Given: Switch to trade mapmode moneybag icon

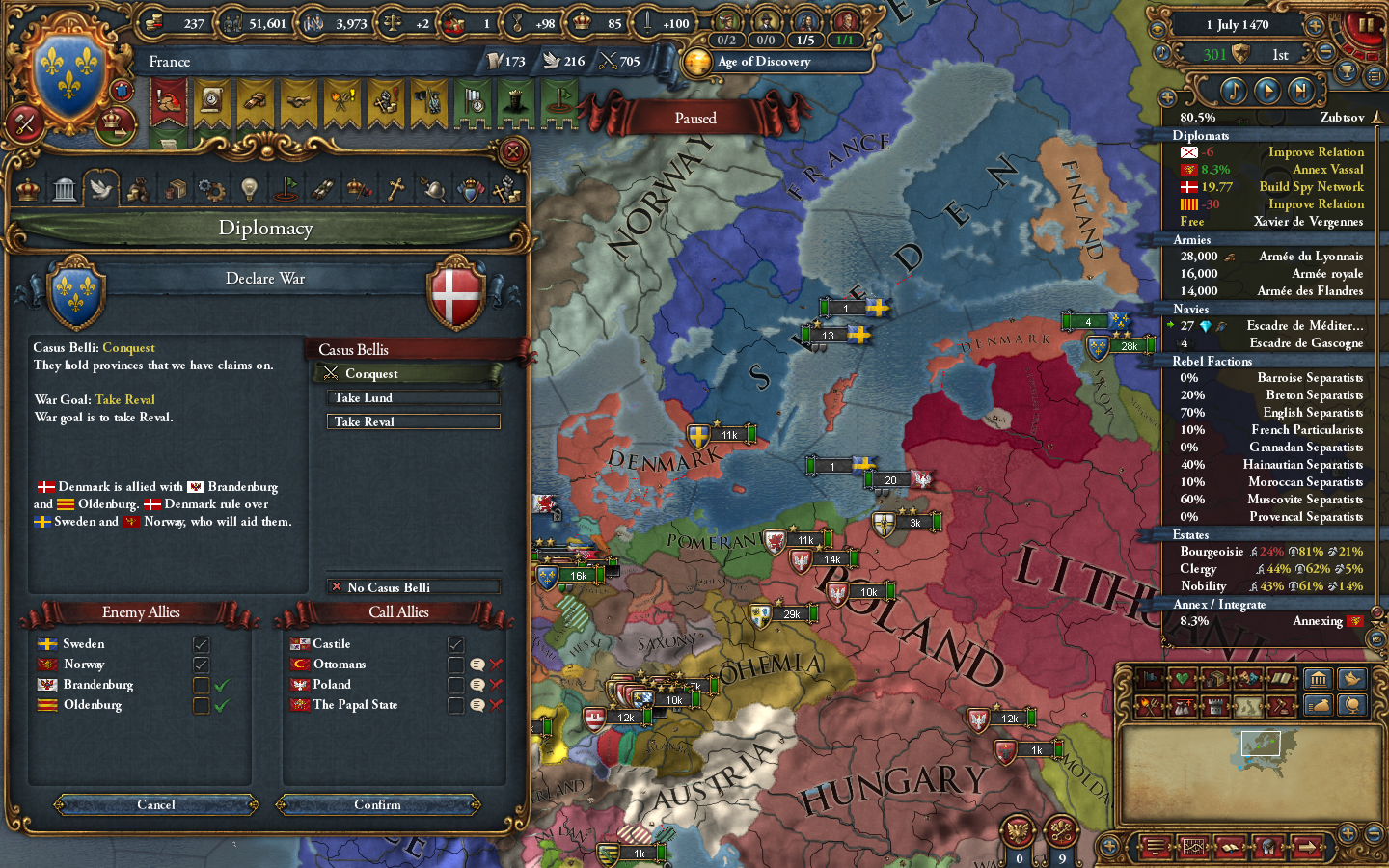Looking at the screenshot, I should tap(1319, 705).
